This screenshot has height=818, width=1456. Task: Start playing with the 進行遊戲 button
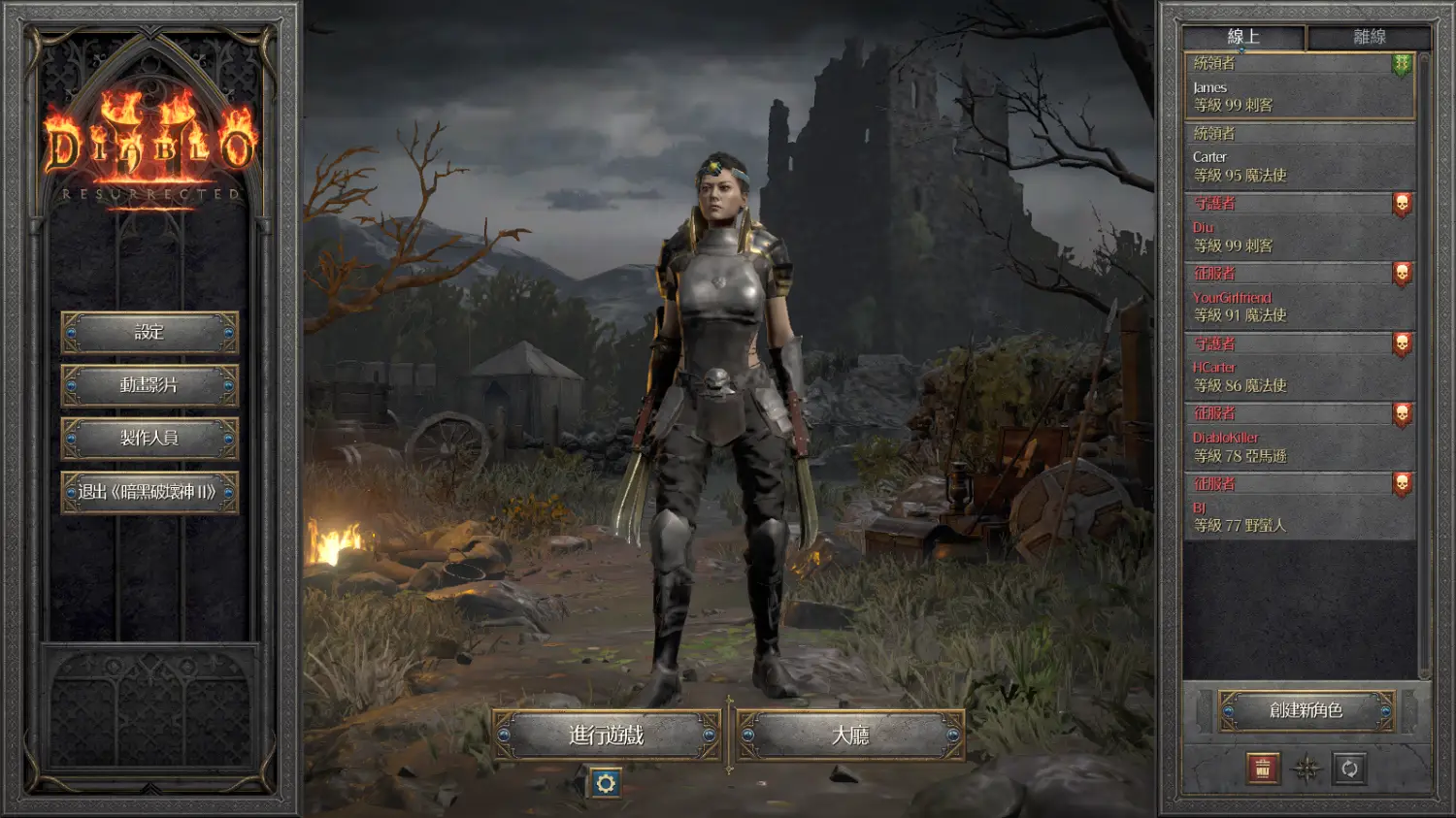(x=607, y=736)
